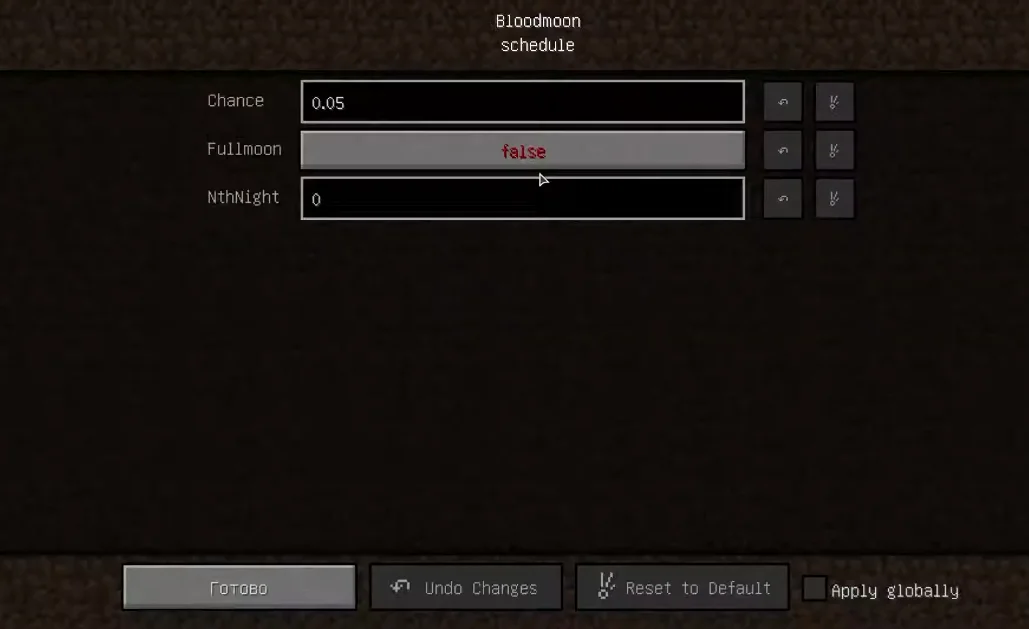The width and height of the screenshot is (1029, 629).
Task: Tick the Apply globally checkbox
Action: point(815,589)
